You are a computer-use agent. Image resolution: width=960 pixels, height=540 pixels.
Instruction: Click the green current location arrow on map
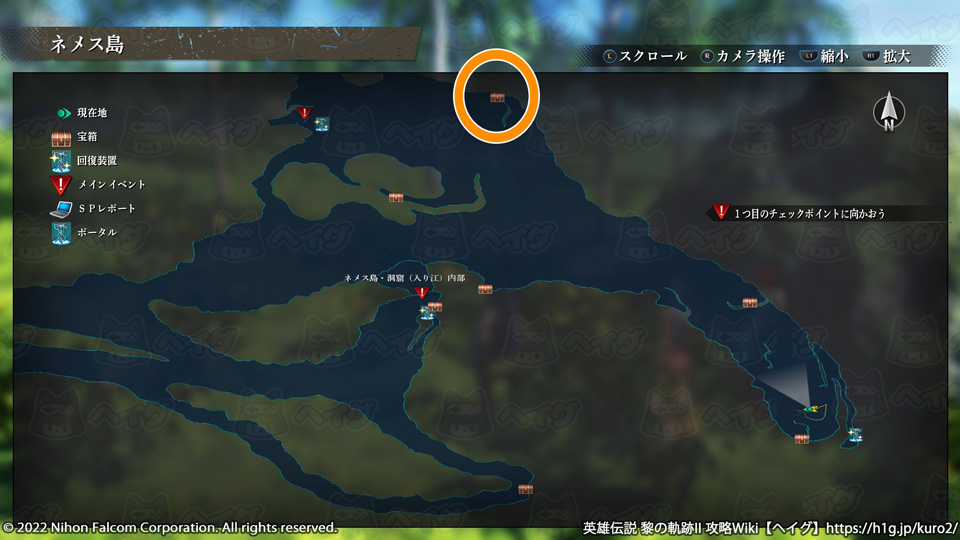tap(810, 408)
